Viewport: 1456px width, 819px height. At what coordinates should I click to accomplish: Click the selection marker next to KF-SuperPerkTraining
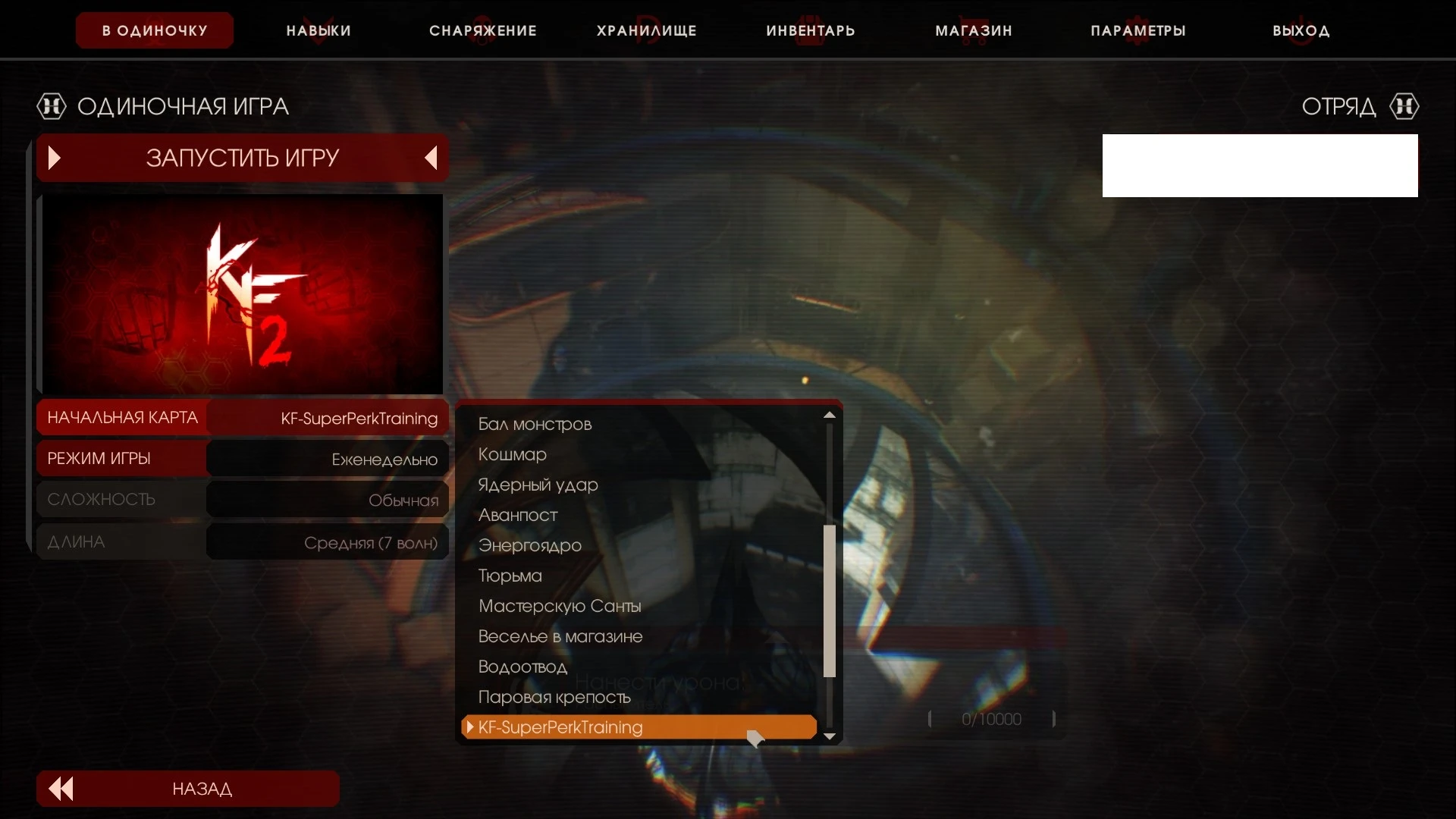(469, 726)
